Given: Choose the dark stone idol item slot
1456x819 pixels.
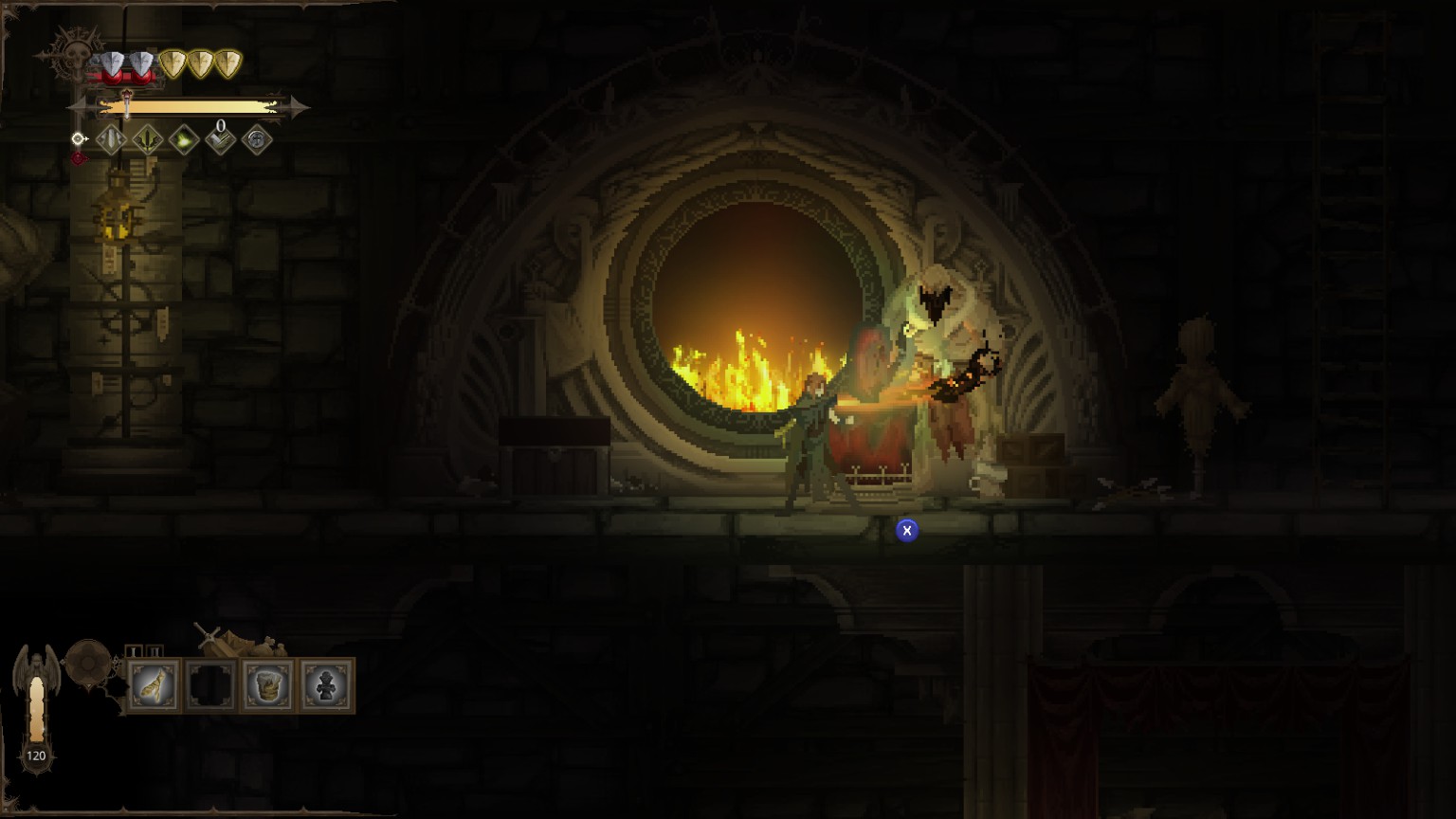Looking at the screenshot, I should (x=325, y=685).
